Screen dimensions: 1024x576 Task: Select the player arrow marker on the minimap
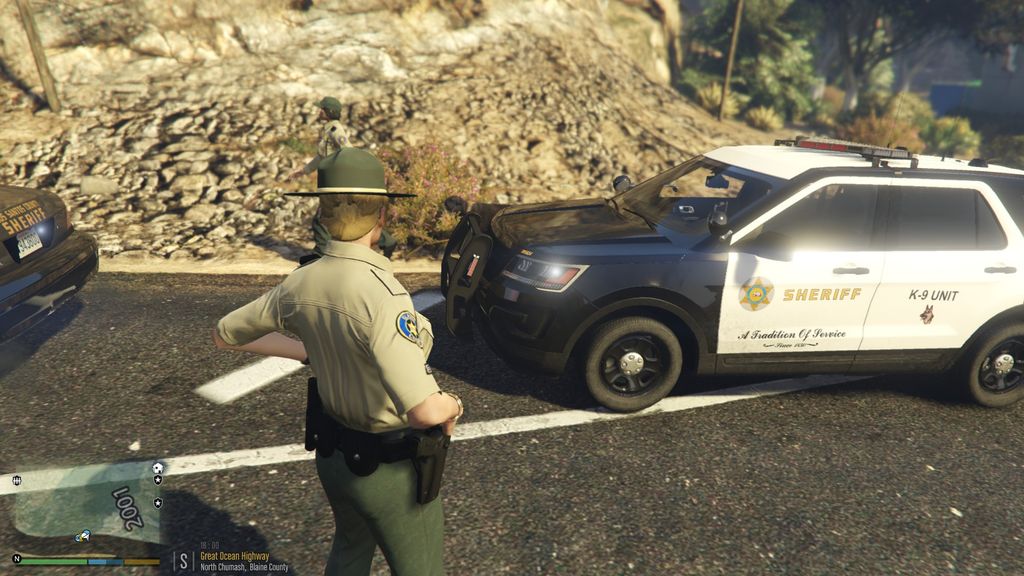click(x=83, y=536)
